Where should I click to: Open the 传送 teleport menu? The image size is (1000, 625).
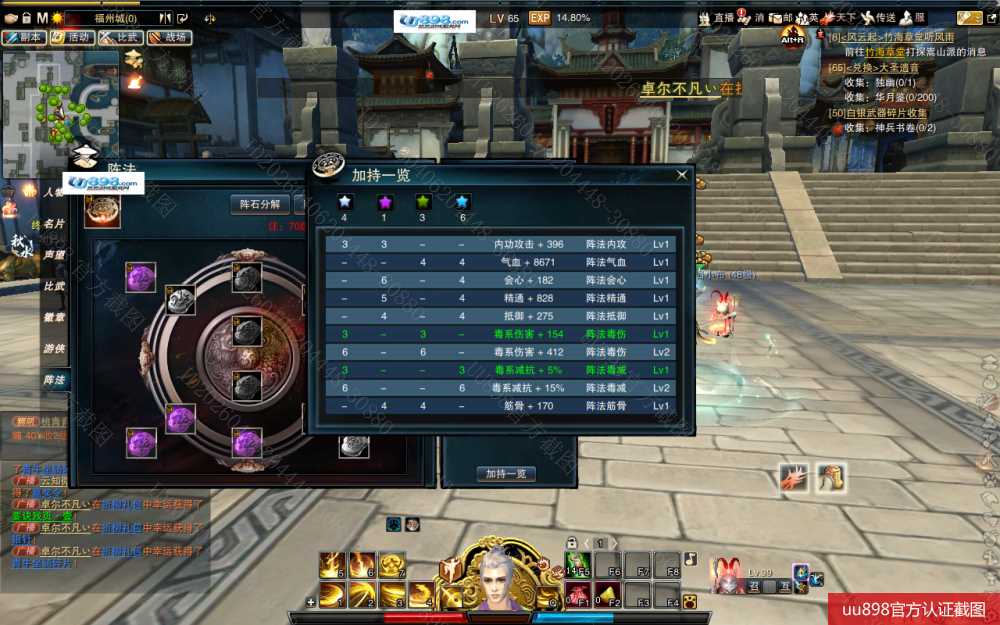(880, 18)
